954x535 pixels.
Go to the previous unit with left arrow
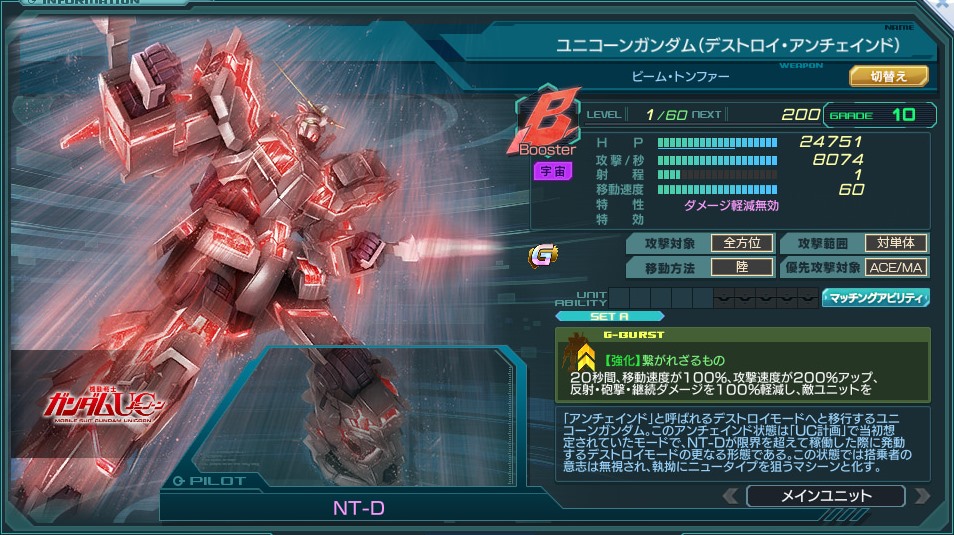point(731,496)
